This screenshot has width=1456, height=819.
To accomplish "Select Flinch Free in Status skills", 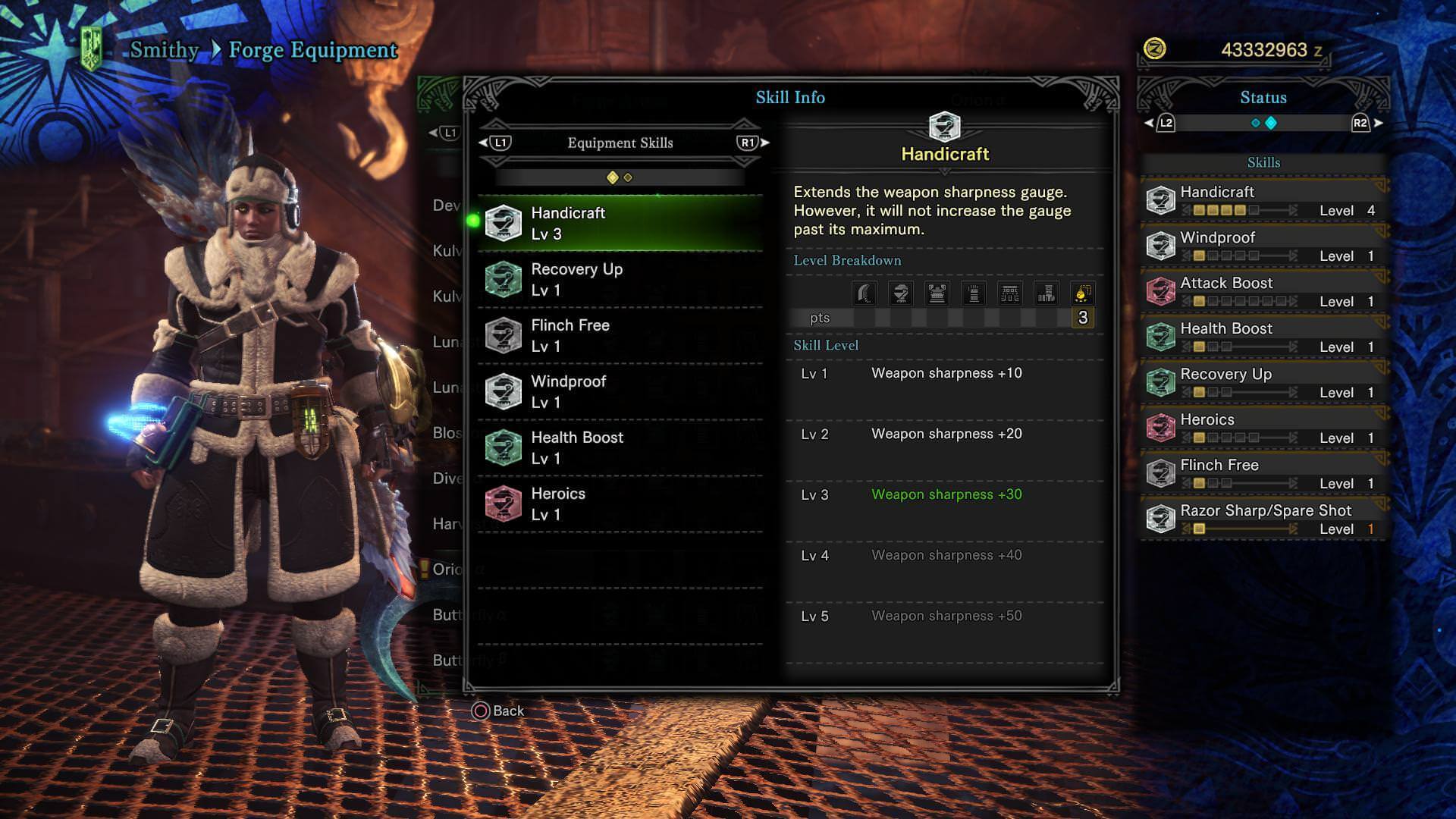I will tap(1263, 474).
